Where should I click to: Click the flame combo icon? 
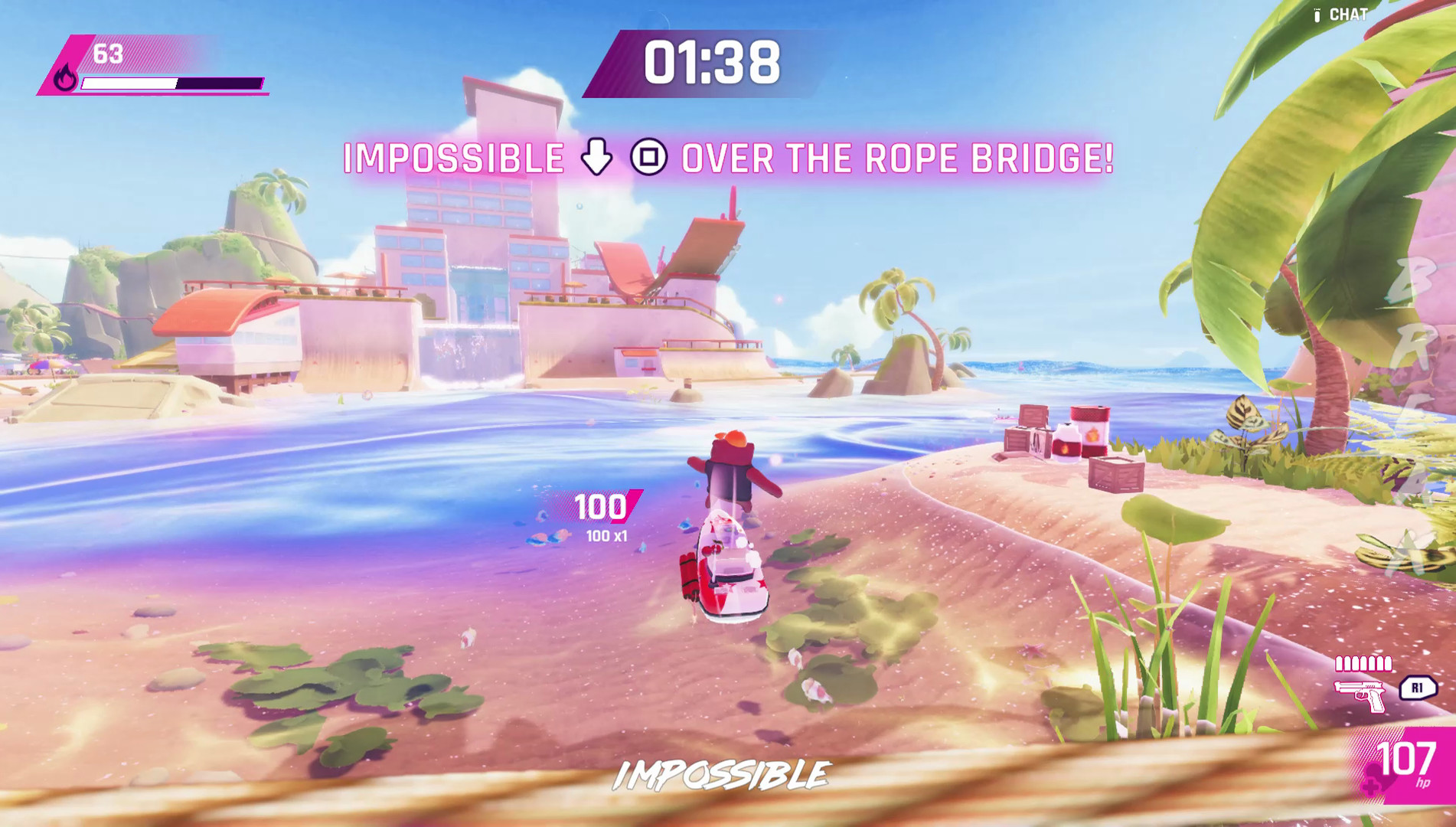(64, 78)
